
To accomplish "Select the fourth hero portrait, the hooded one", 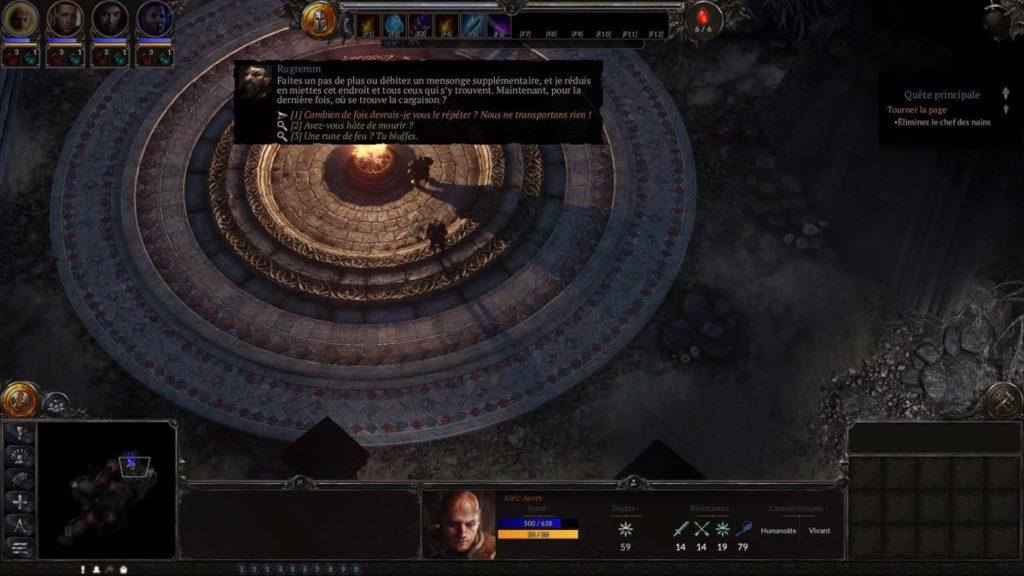I will 154,18.
